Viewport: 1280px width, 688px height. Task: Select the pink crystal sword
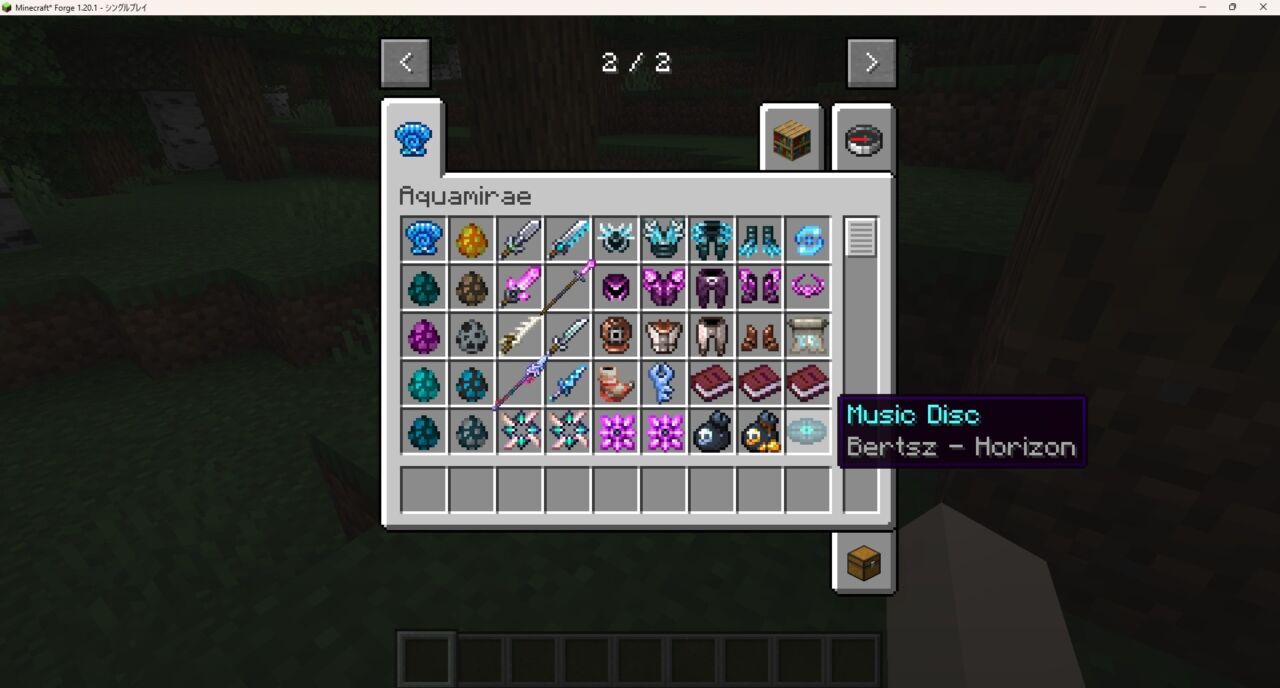pos(520,288)
